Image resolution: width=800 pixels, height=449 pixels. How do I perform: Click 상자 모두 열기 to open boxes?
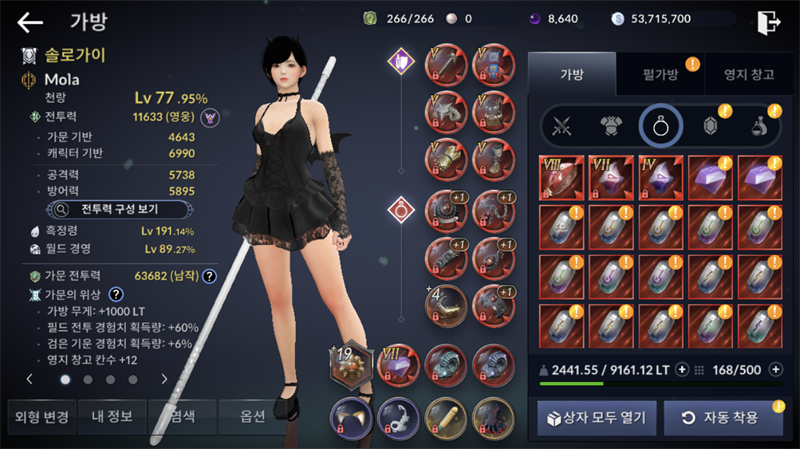(x=596, y=416)
